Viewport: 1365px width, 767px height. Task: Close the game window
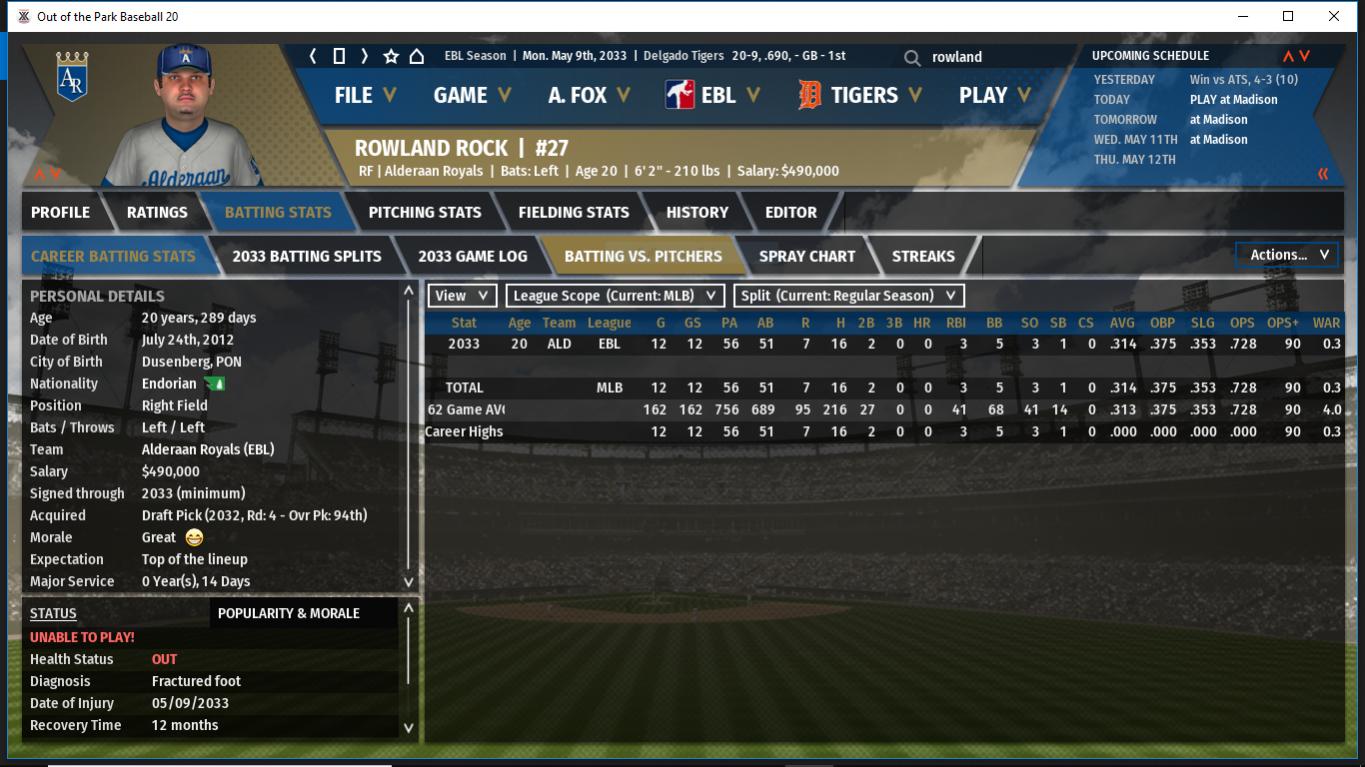1333,16
